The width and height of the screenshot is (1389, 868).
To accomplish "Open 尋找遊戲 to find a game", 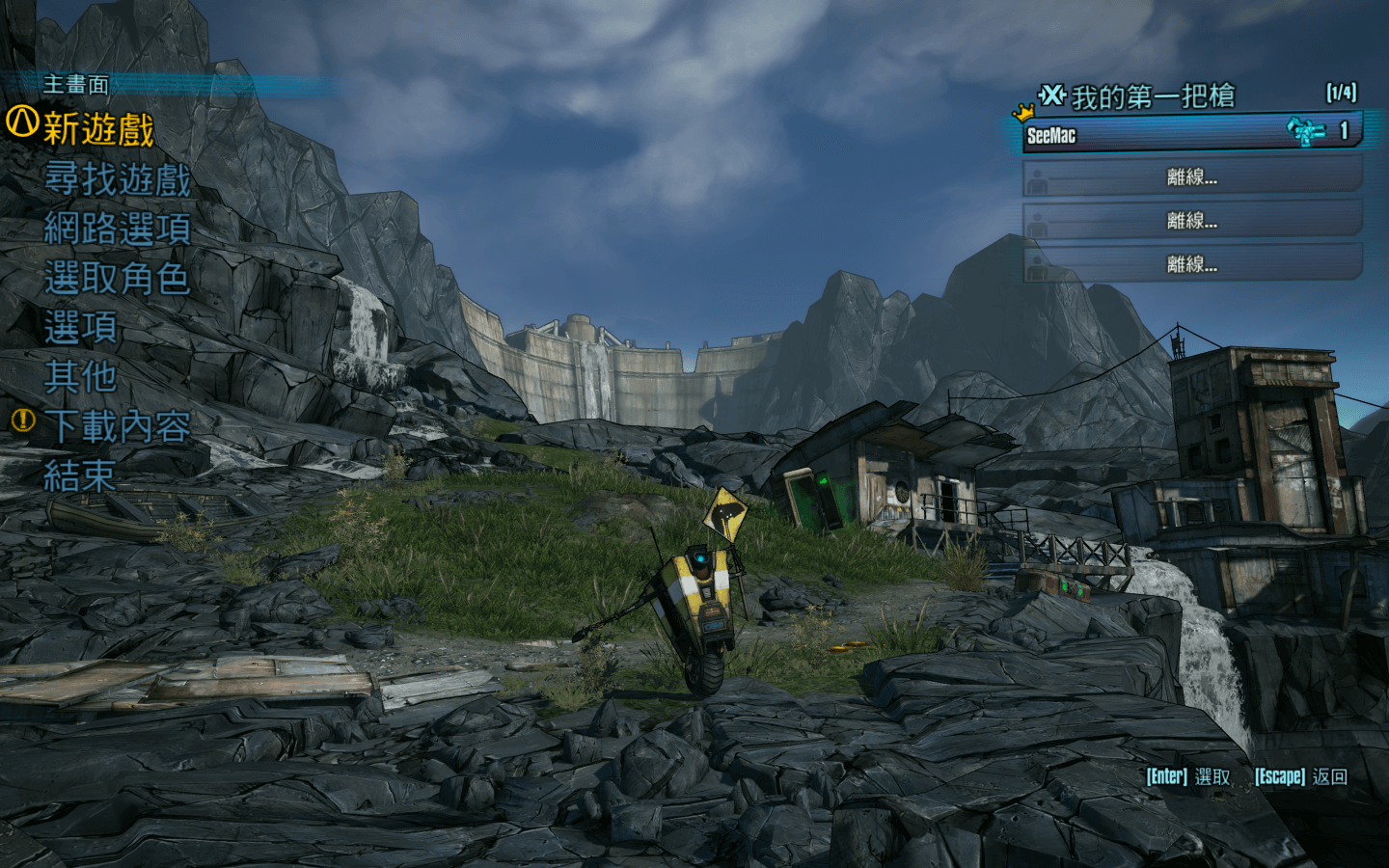I will pos(118,179).
